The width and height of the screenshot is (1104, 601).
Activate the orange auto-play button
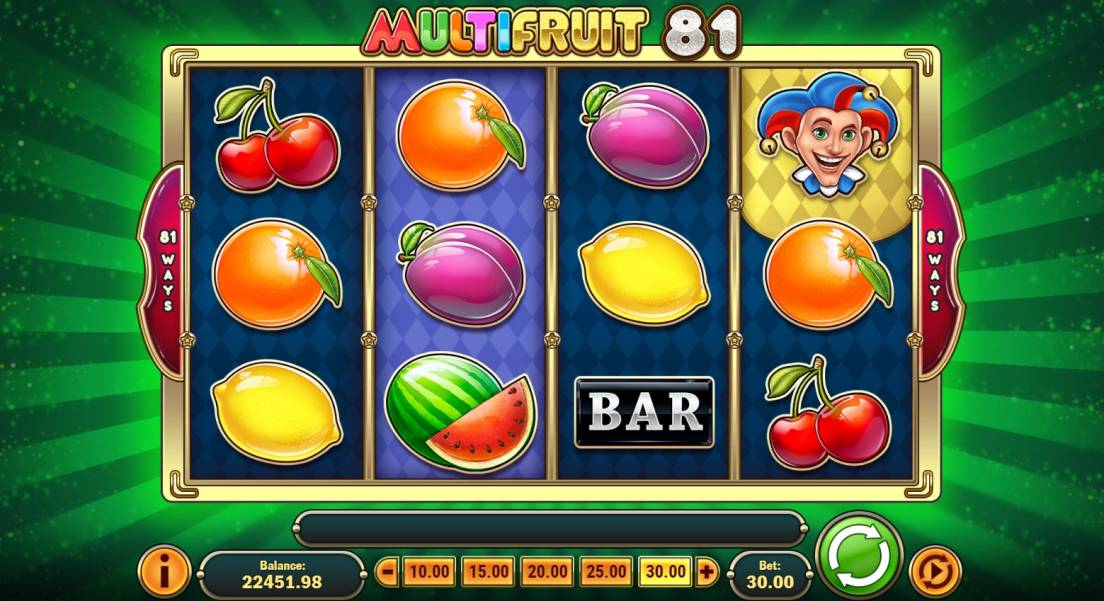pos(937,571)
